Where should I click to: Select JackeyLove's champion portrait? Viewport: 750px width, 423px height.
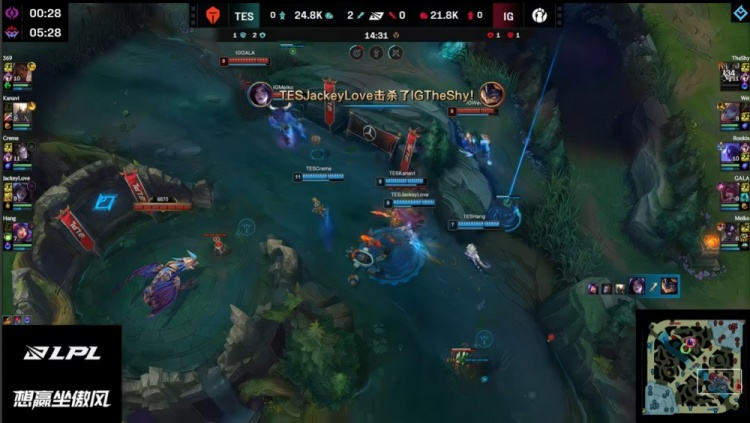[x=20, y=192]
